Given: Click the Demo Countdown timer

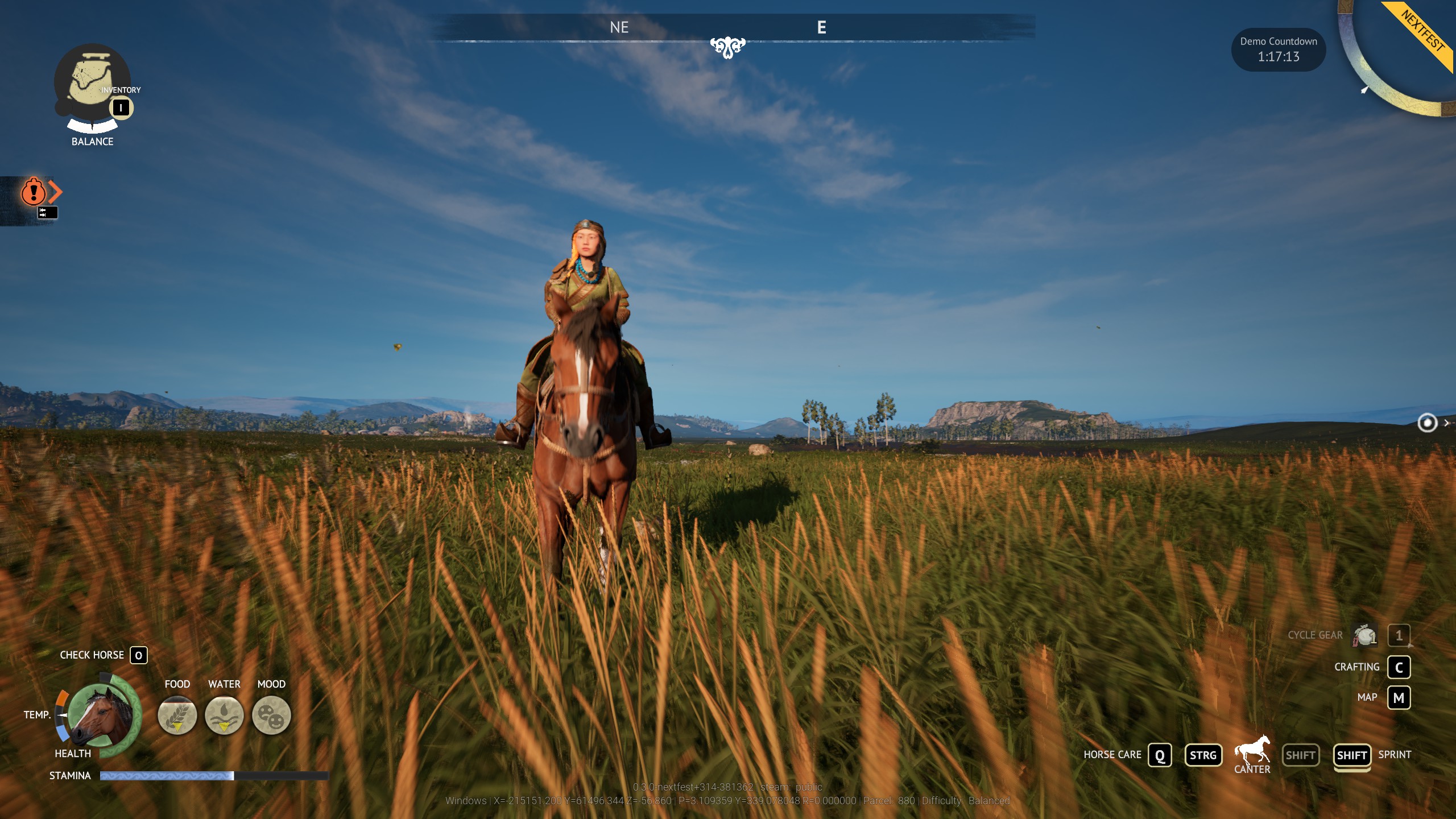Looking at the screenshot, I should (1278, 49).
